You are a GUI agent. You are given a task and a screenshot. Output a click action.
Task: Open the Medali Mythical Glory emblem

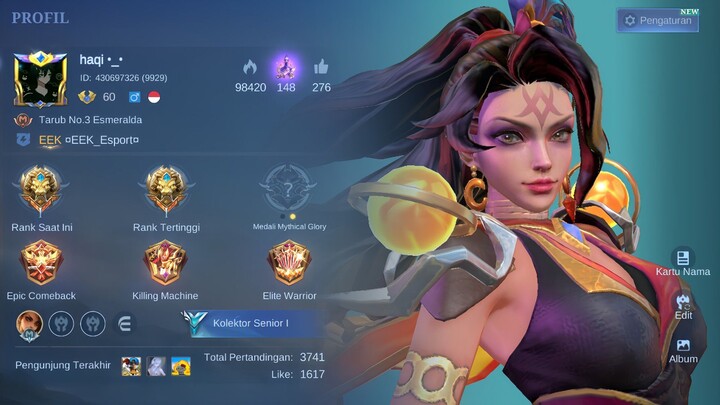tap(288, 192)
